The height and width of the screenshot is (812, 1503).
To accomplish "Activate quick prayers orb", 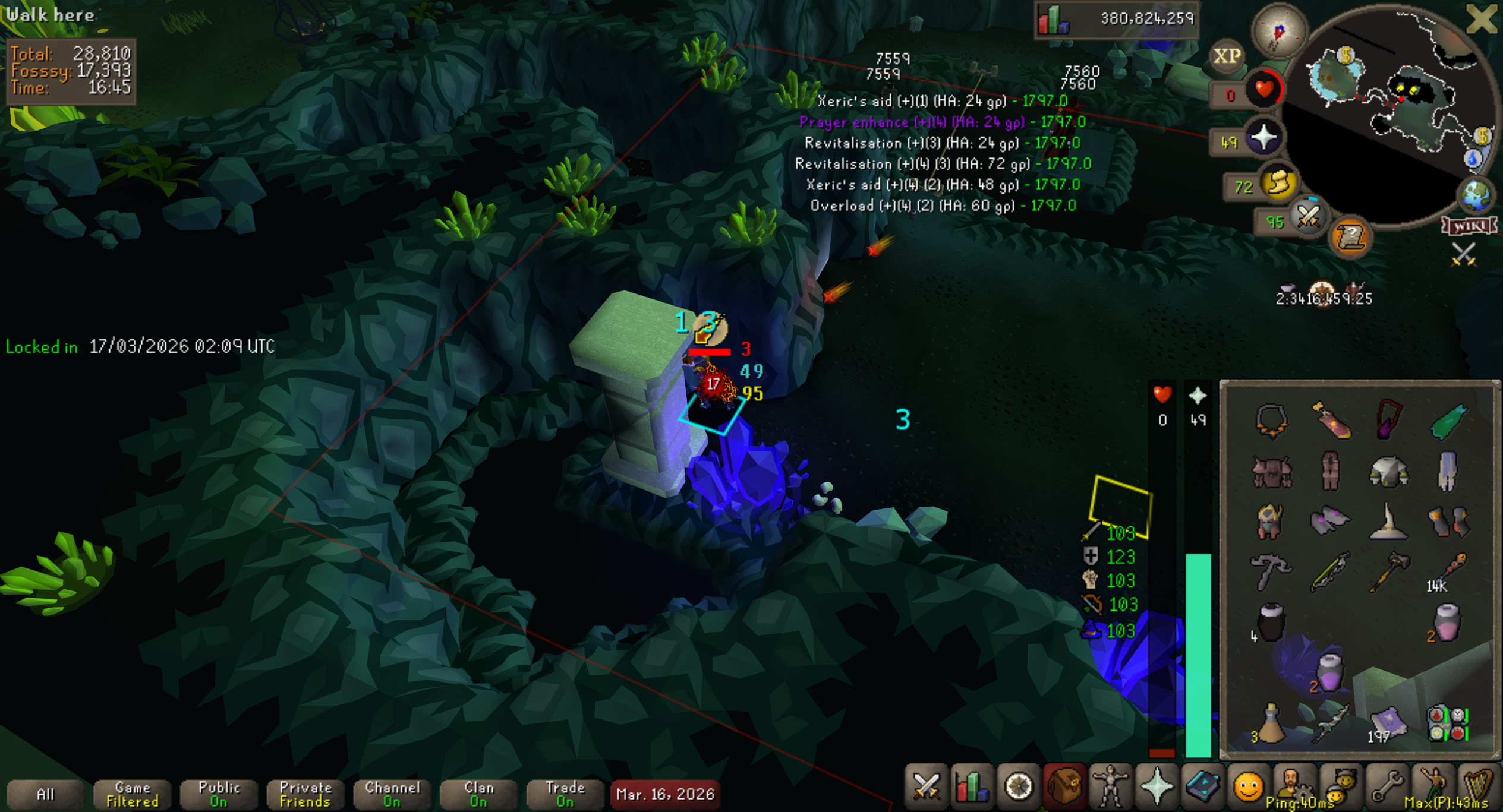I will click(x=1263, y=138).
